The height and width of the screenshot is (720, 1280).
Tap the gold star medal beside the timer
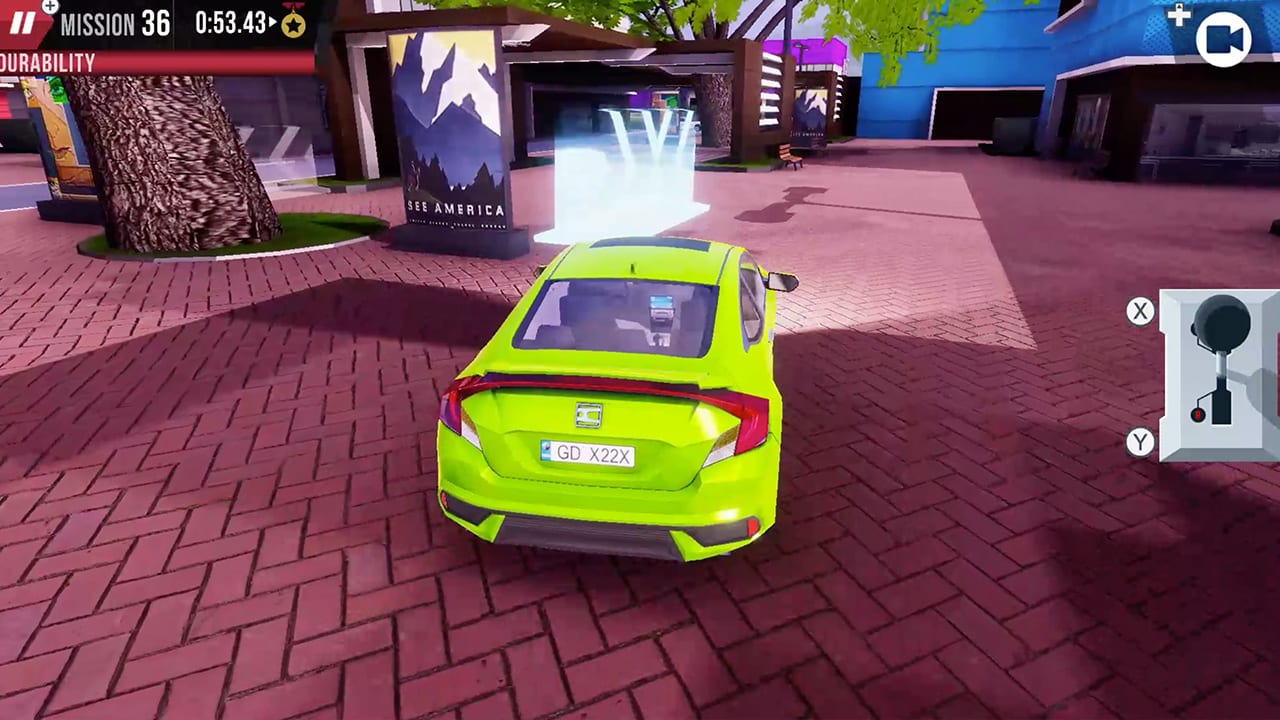[292, 24]
